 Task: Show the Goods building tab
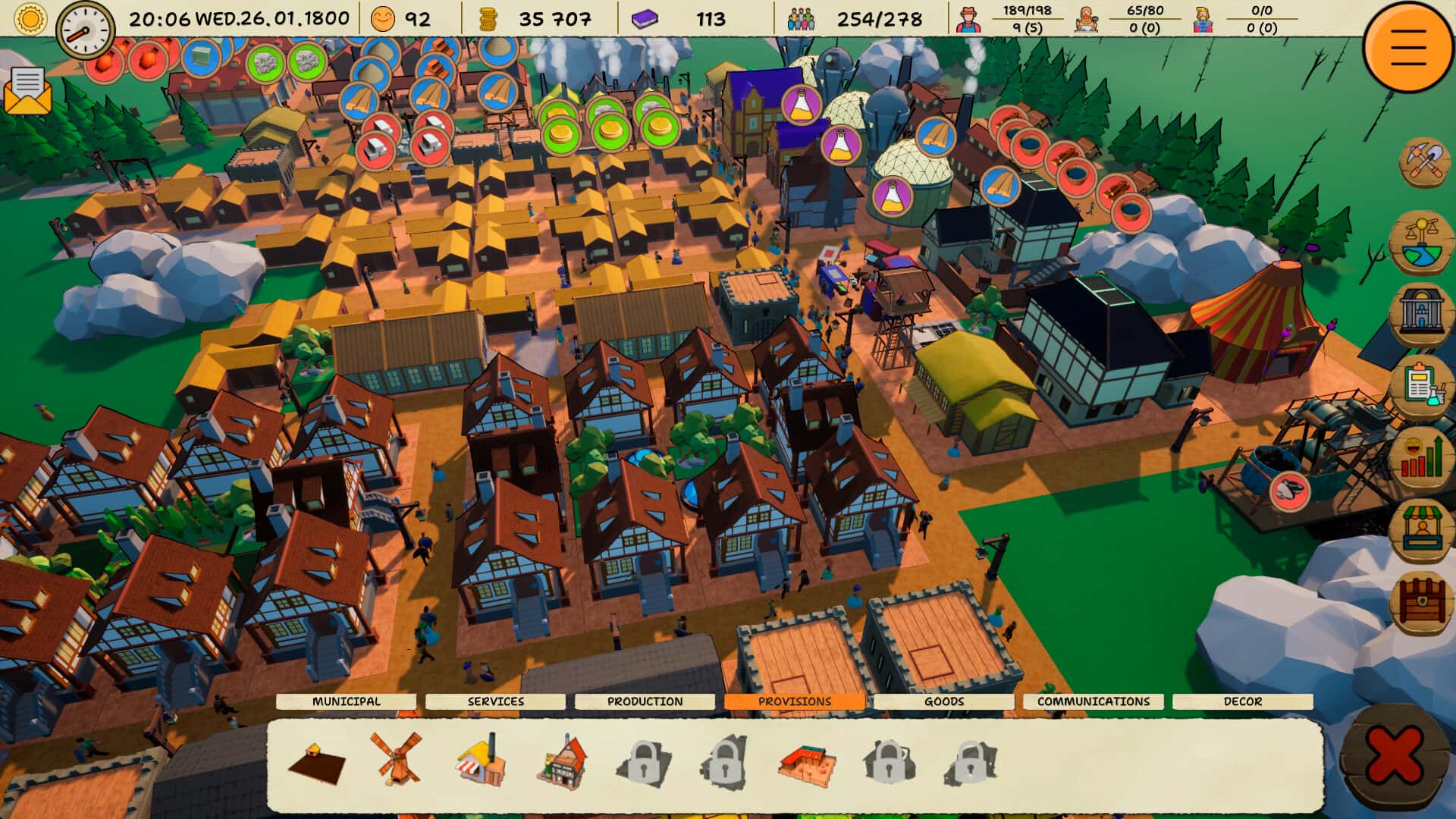pos(943,701)
